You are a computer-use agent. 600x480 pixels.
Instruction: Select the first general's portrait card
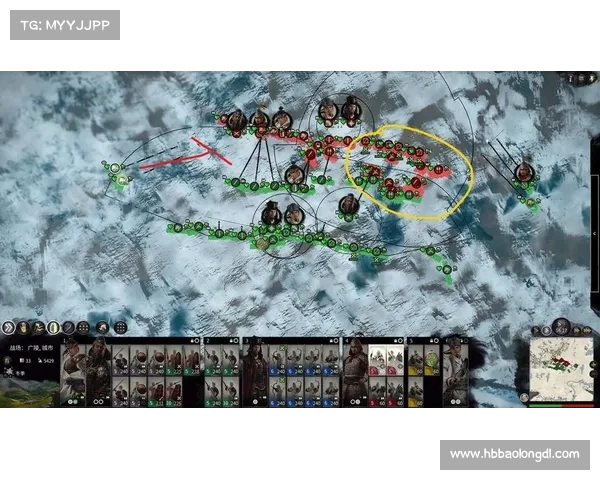[x=73, y=371]
